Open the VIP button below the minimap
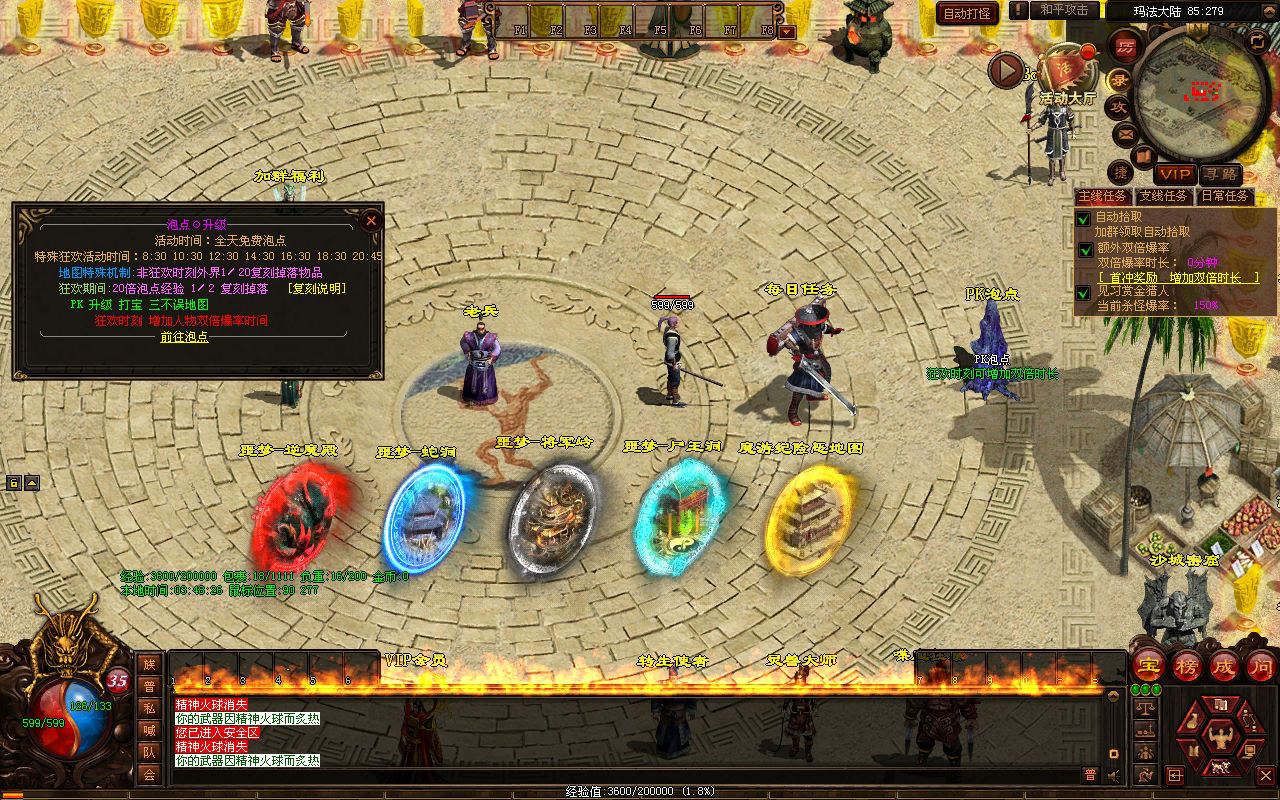This screenshot has width=1280, height=800. (1176, 174)
